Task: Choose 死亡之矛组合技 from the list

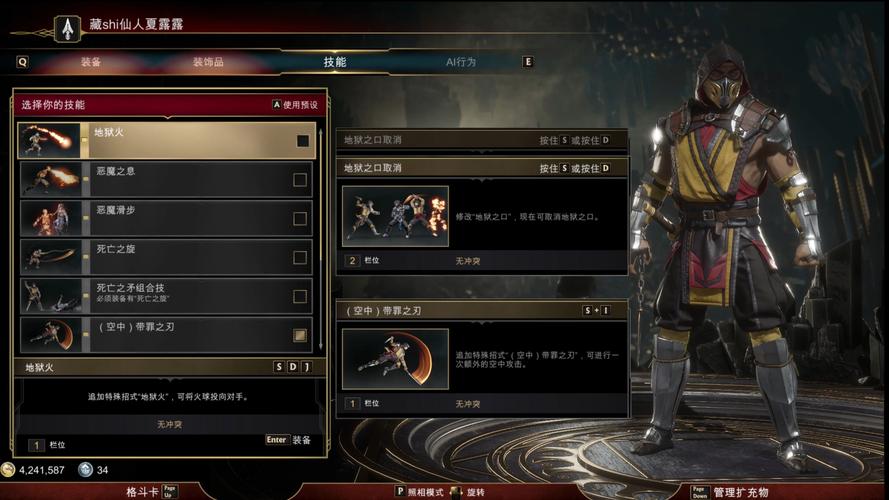Action: [x=166, y=296]
